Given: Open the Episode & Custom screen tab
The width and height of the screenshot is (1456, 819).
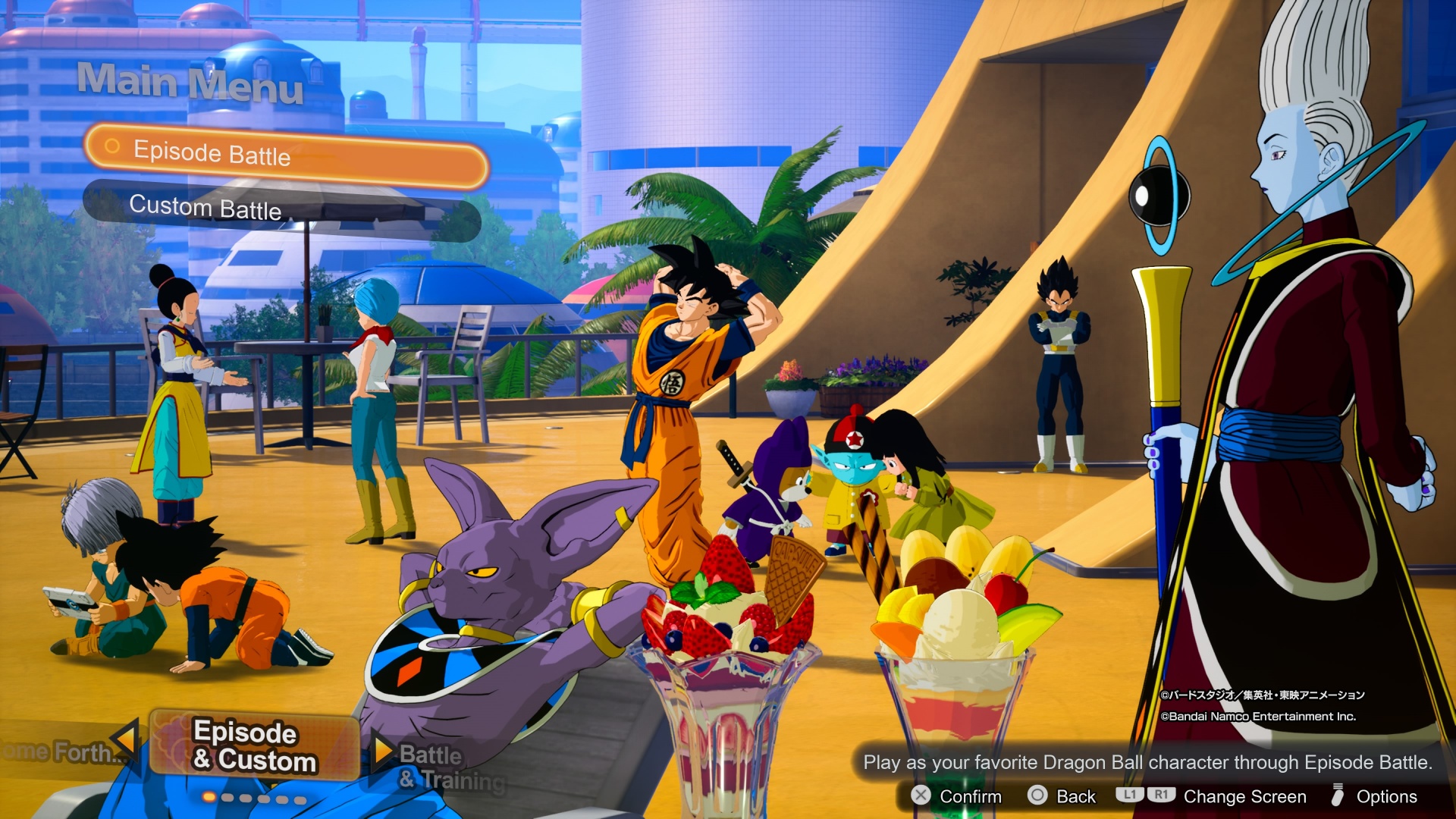Looking at the screenshot, I should 255,746.
